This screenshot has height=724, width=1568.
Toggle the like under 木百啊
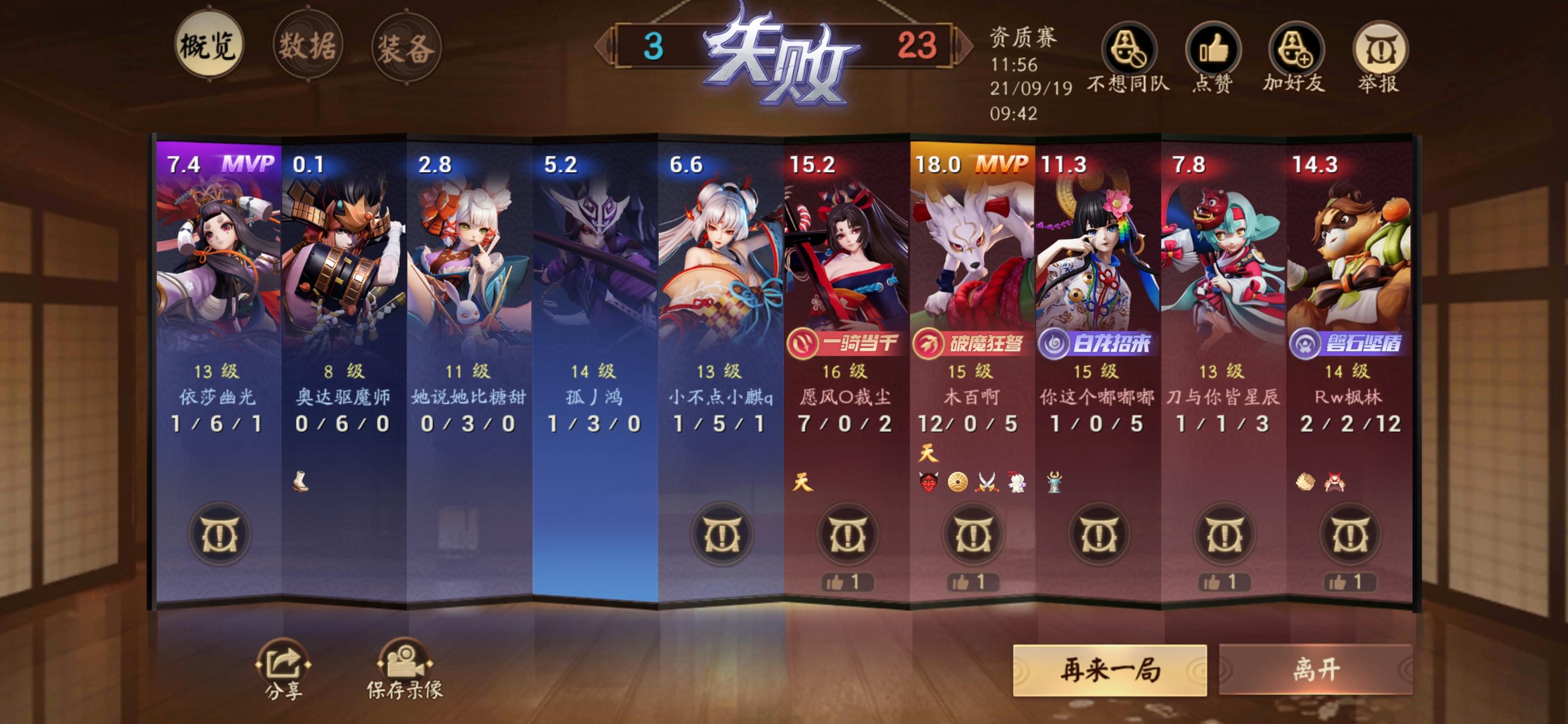pos(973,583)
